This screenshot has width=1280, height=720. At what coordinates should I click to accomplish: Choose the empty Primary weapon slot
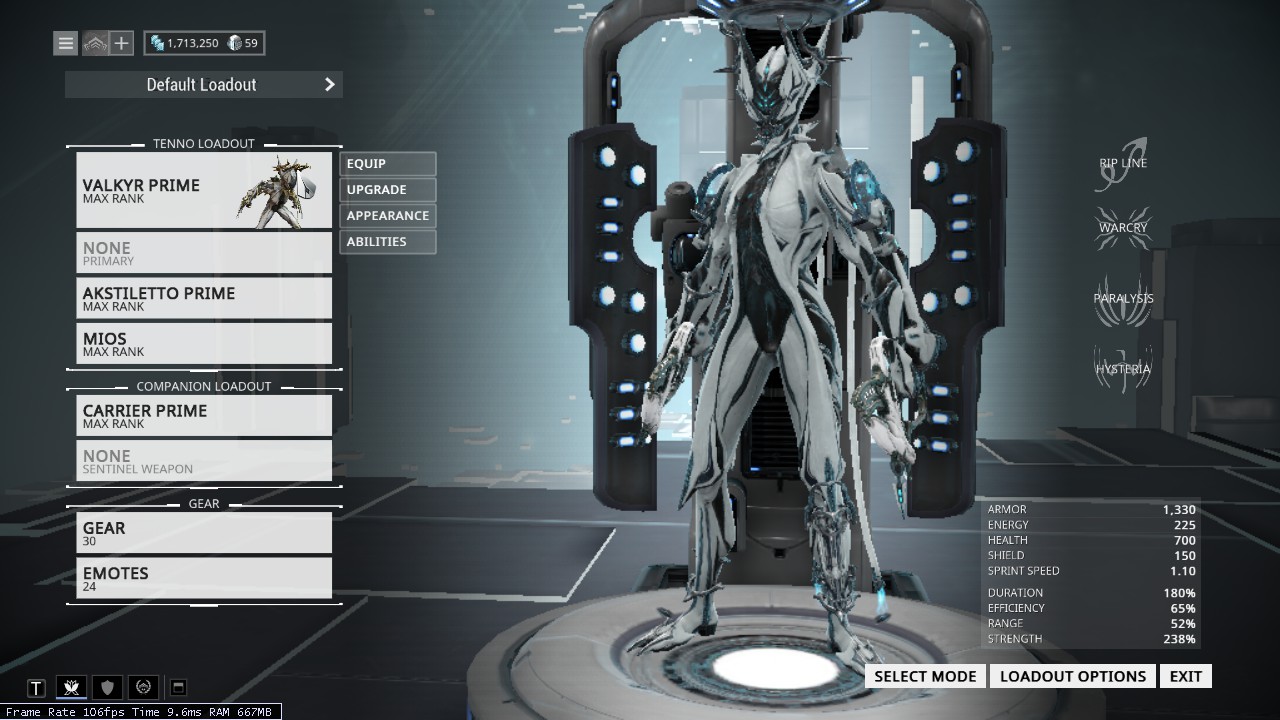[x=203, y=253]
